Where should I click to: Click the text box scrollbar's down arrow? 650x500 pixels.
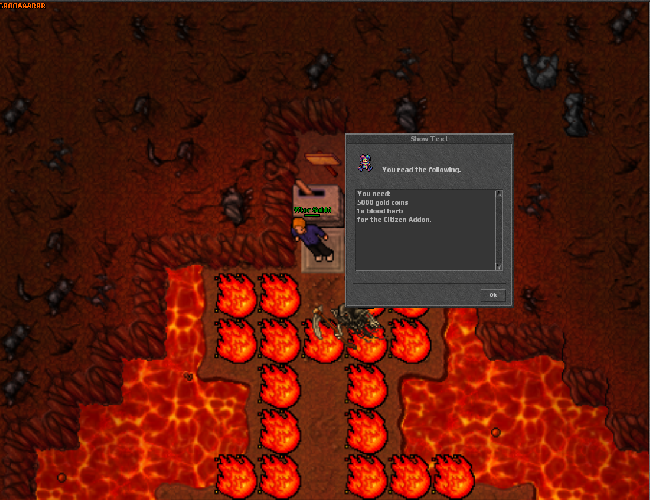(499, 266)
